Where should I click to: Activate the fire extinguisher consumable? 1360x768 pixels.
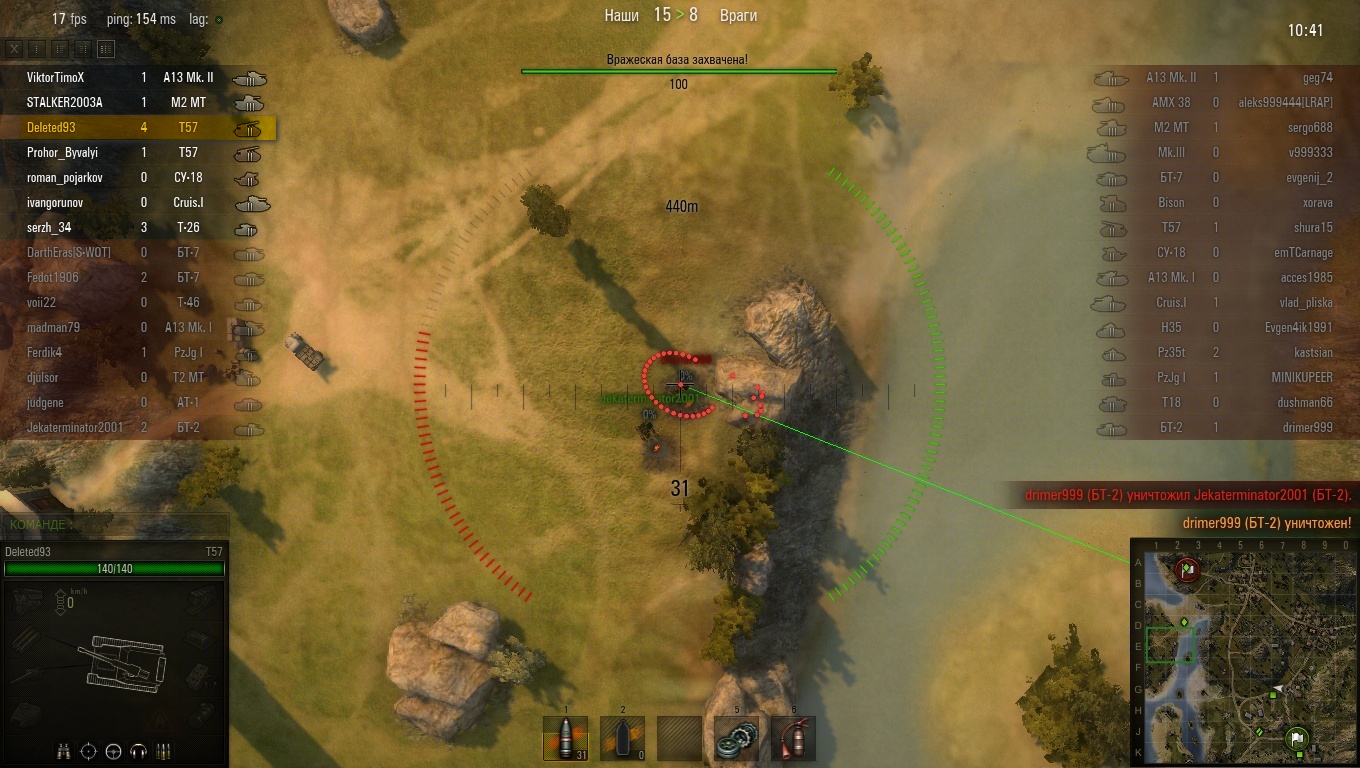coord(794,739)
